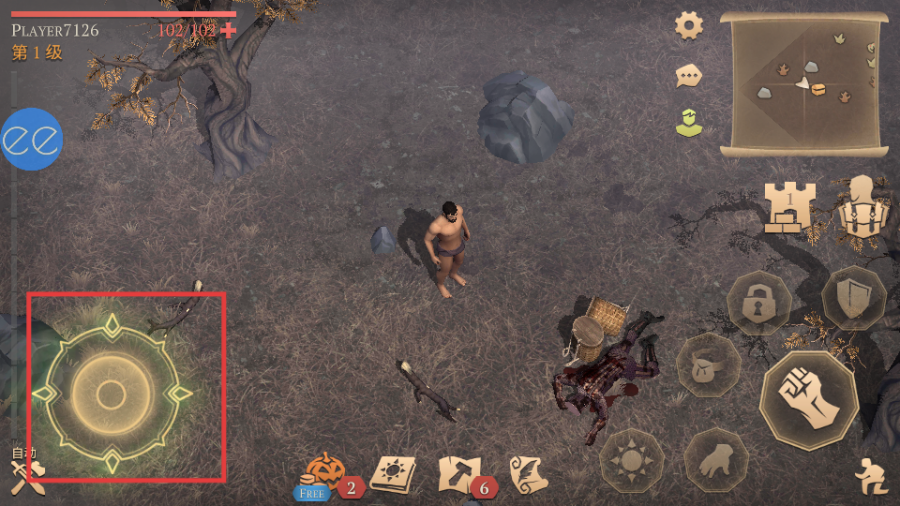Use the grabbing hand pickup button
Viewport: 900px width, 506px height.
click(716, 459)
